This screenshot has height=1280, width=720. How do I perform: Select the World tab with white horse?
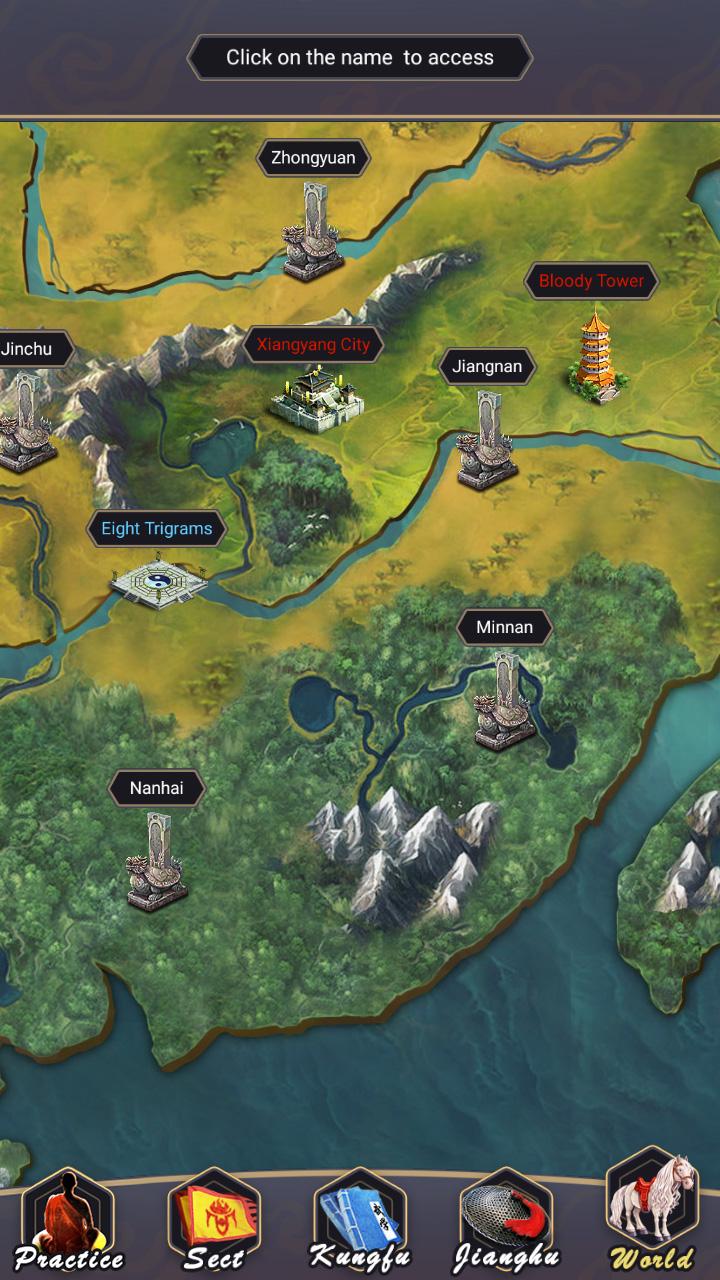(652, 1215)
